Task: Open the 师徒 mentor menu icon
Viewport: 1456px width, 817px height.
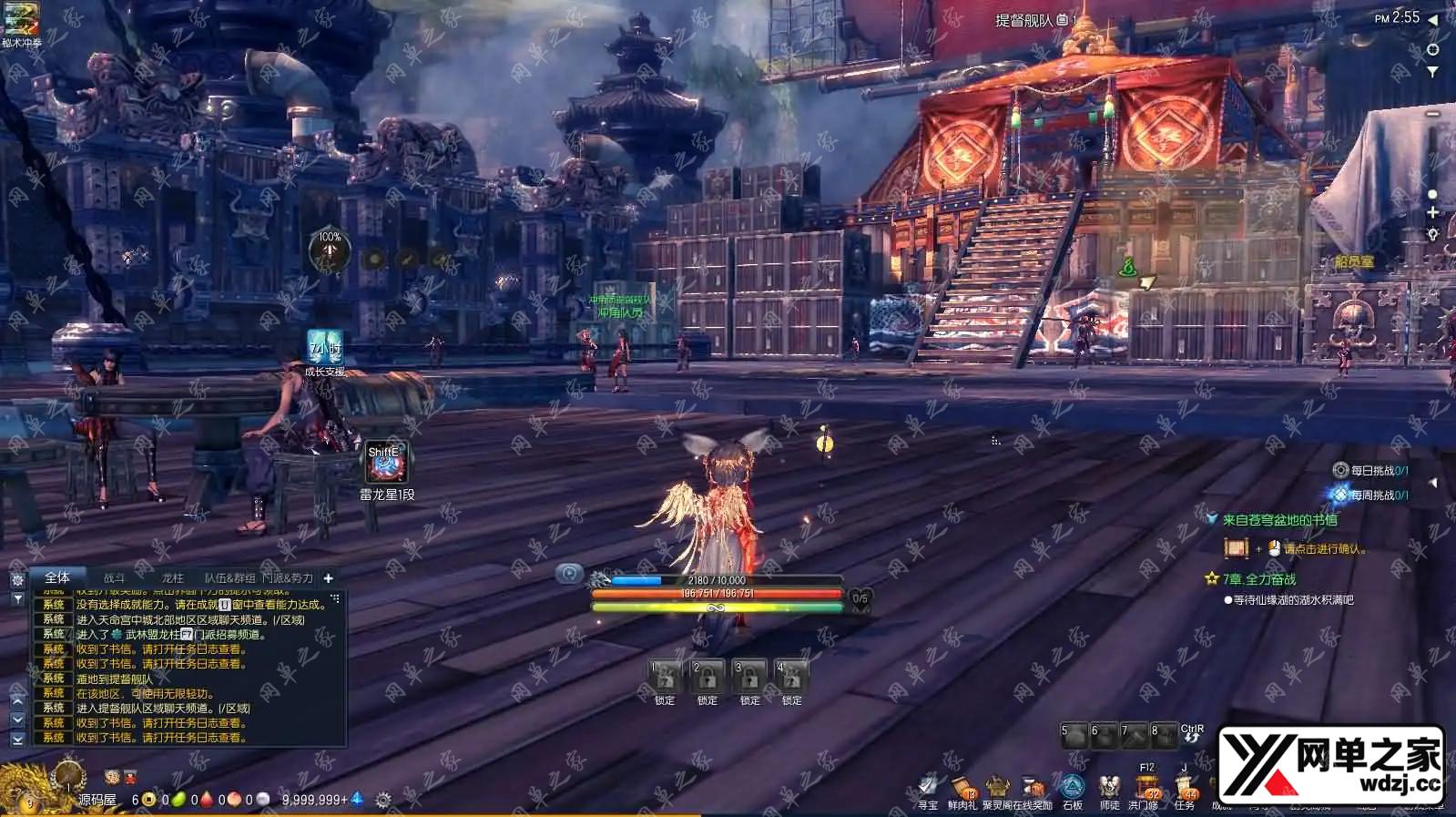Action: tap(1109, 787)
